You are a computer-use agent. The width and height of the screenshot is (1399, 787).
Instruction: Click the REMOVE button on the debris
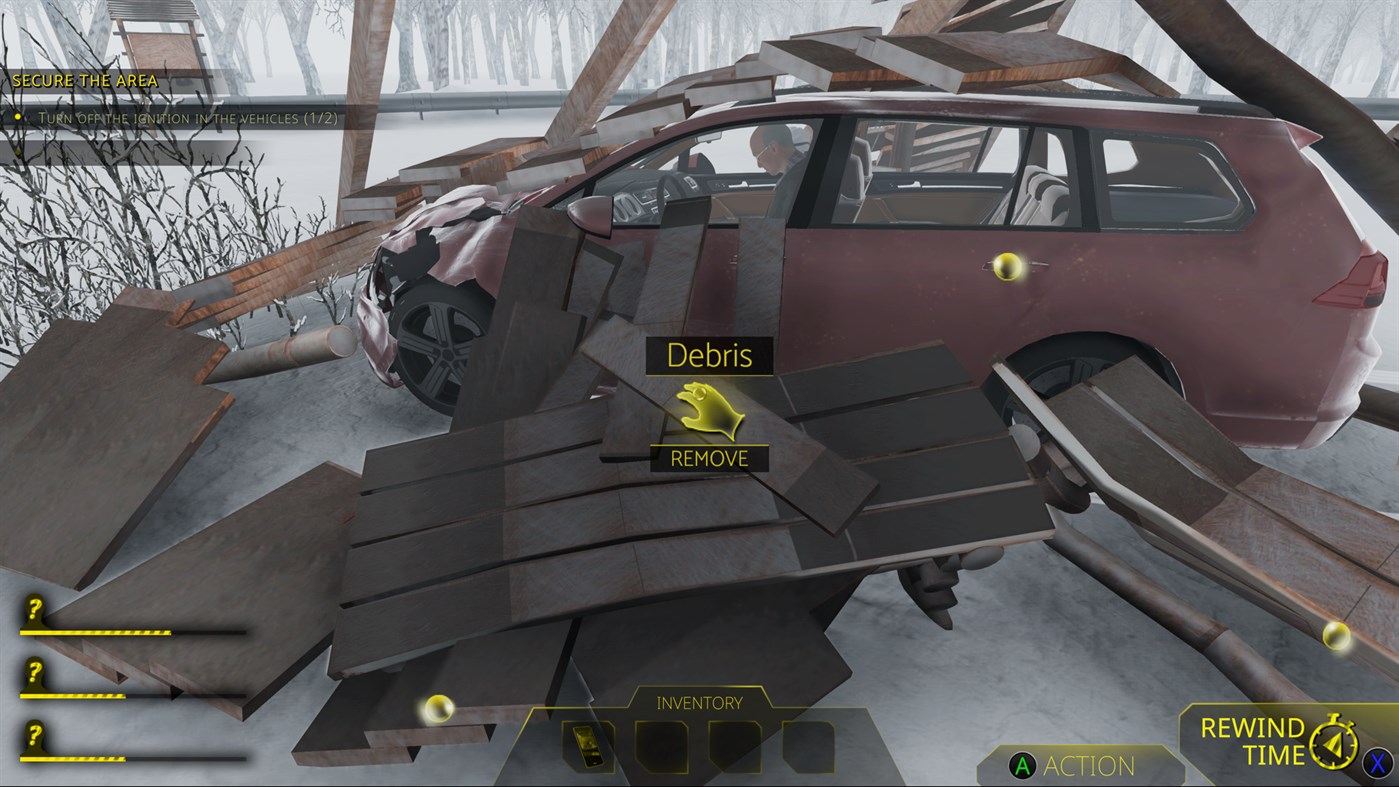709,458
